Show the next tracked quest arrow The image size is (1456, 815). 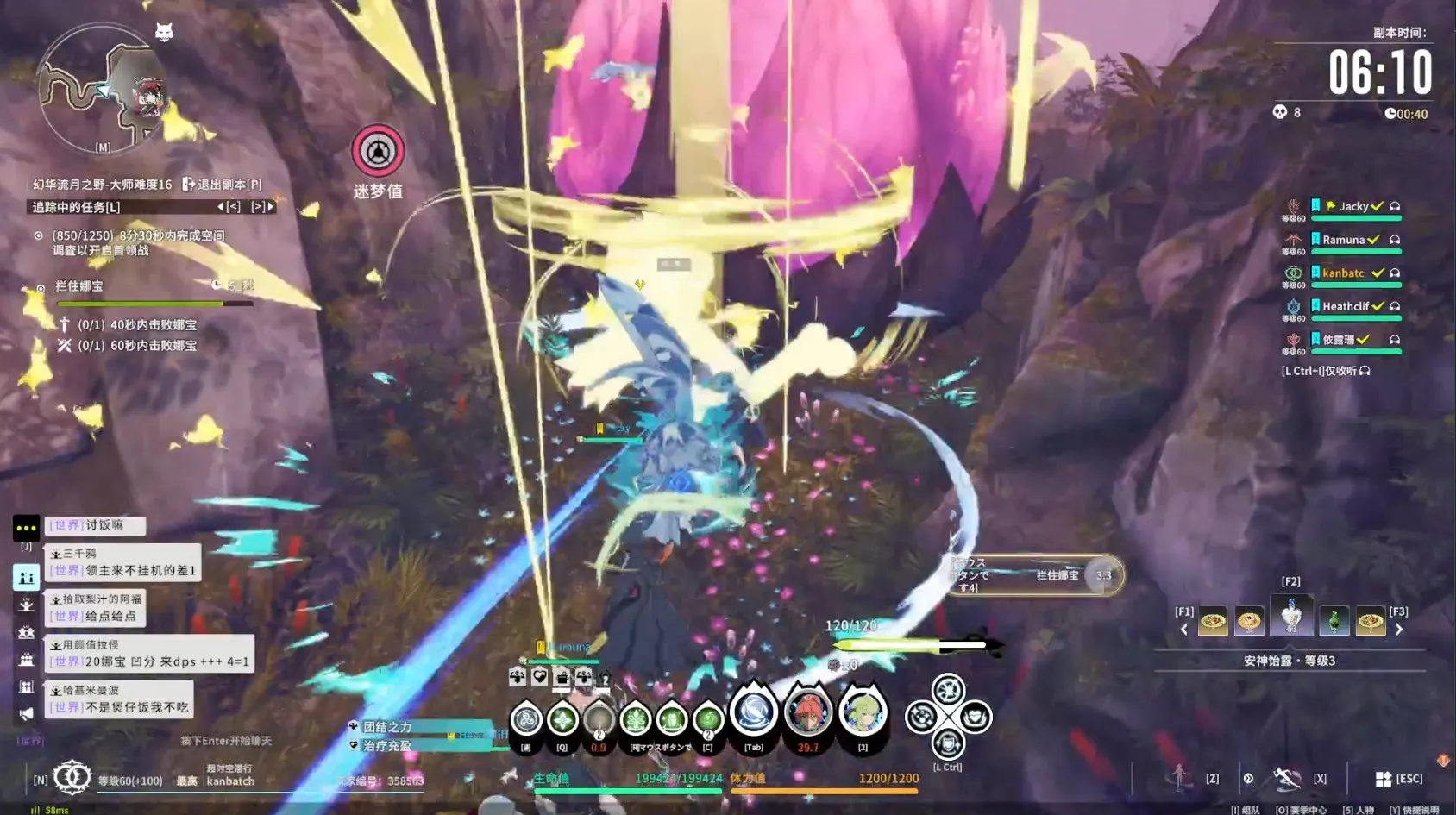tap(262, 207)
